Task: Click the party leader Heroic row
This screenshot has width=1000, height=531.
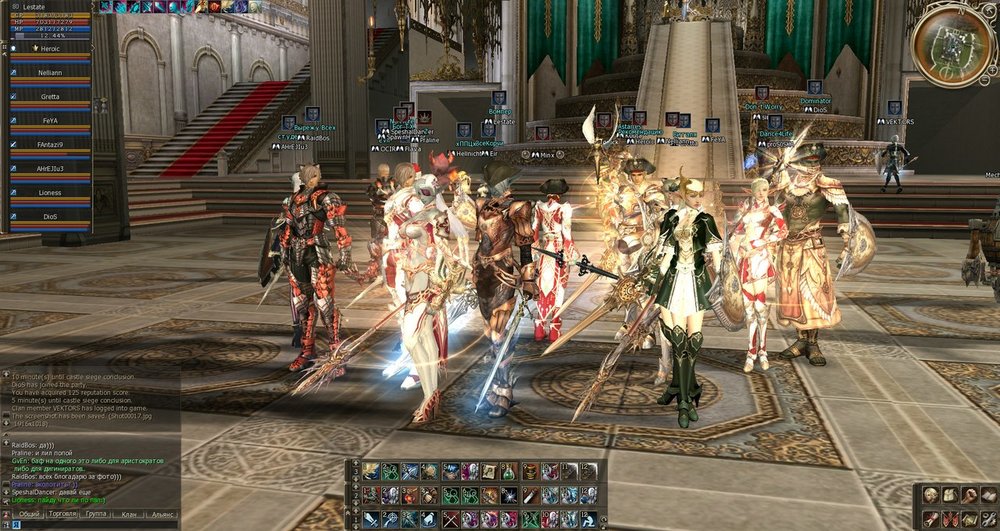Action: 50,48
